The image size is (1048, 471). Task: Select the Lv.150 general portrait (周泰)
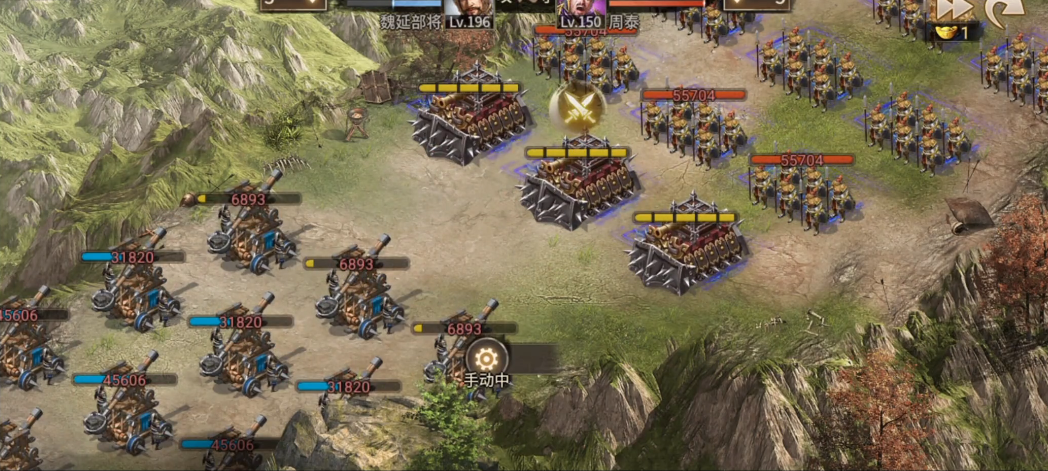coord(582,12)
